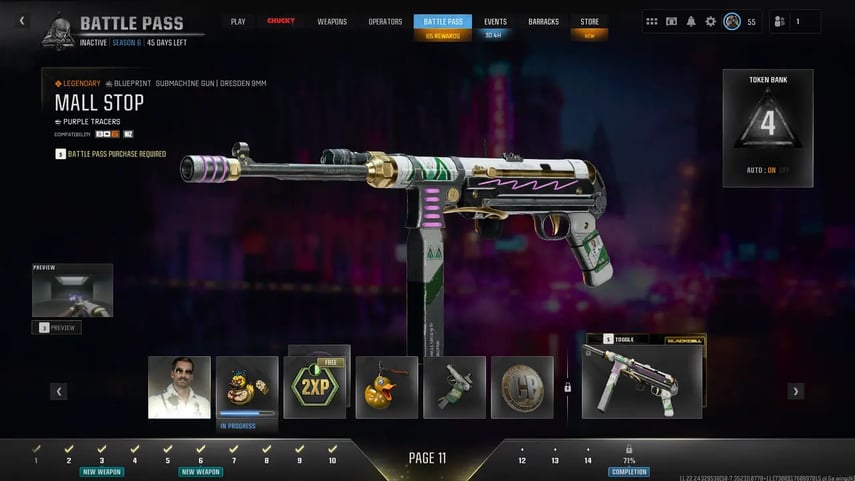This screenshot has height=481, width=855.
Task: Open the notifications bell icon
Action: pyautogui.click(x=691, y=21)
